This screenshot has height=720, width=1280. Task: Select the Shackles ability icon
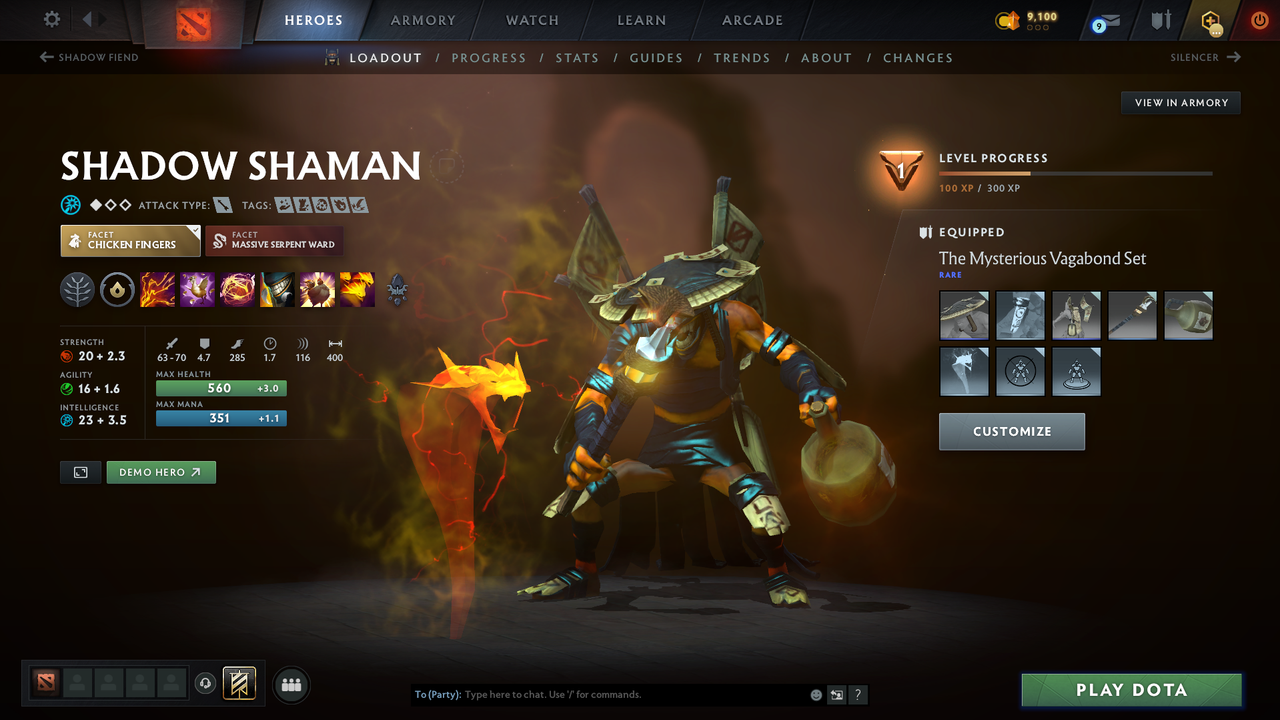[237, 290]
